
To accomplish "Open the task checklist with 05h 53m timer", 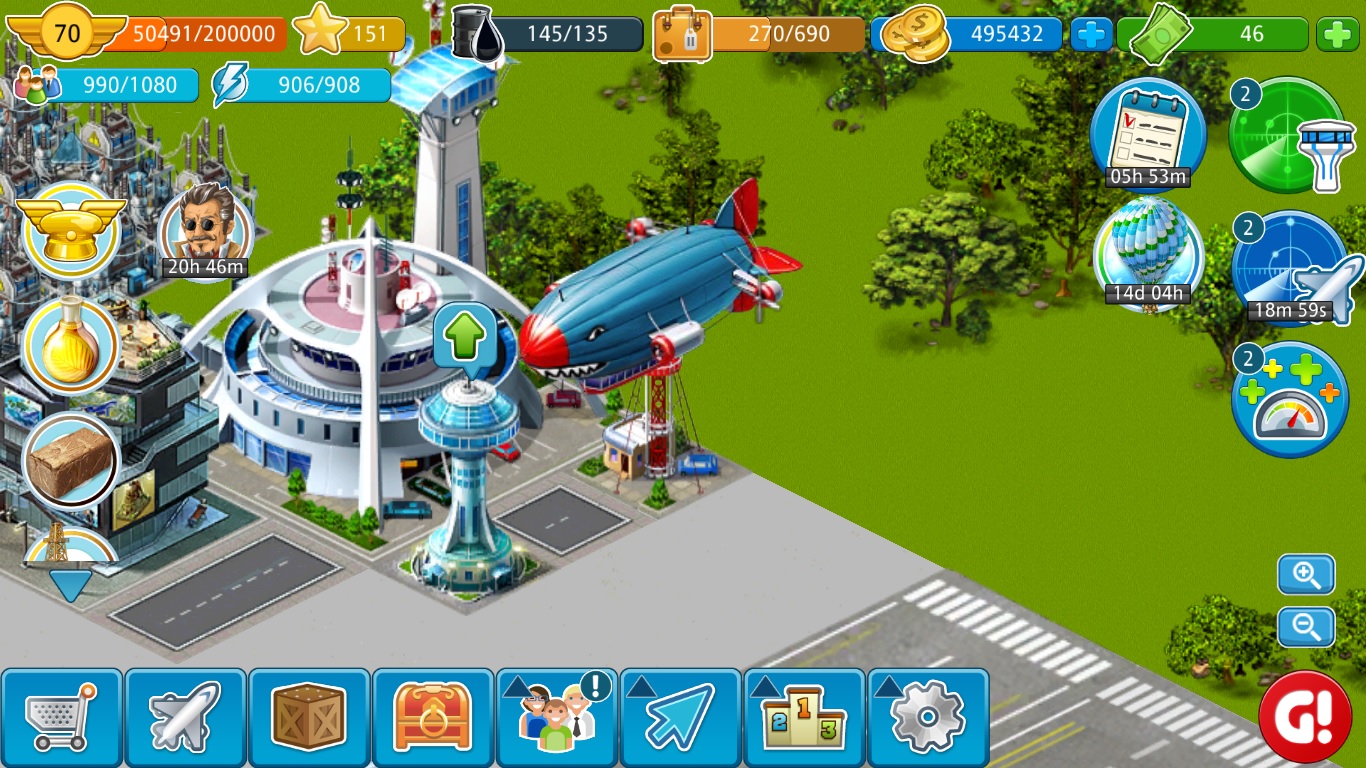I will click(x=1148, y=134).
